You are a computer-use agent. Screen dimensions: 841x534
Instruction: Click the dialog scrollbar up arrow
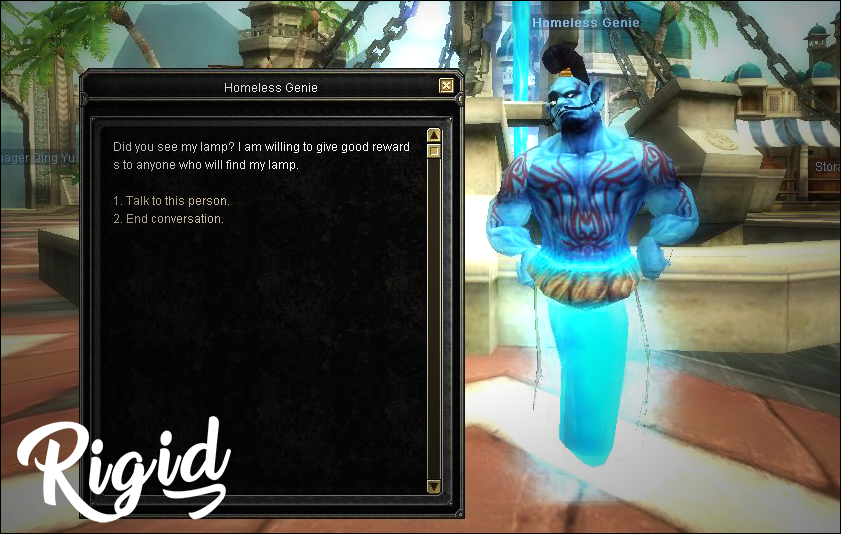pos(434,135)
